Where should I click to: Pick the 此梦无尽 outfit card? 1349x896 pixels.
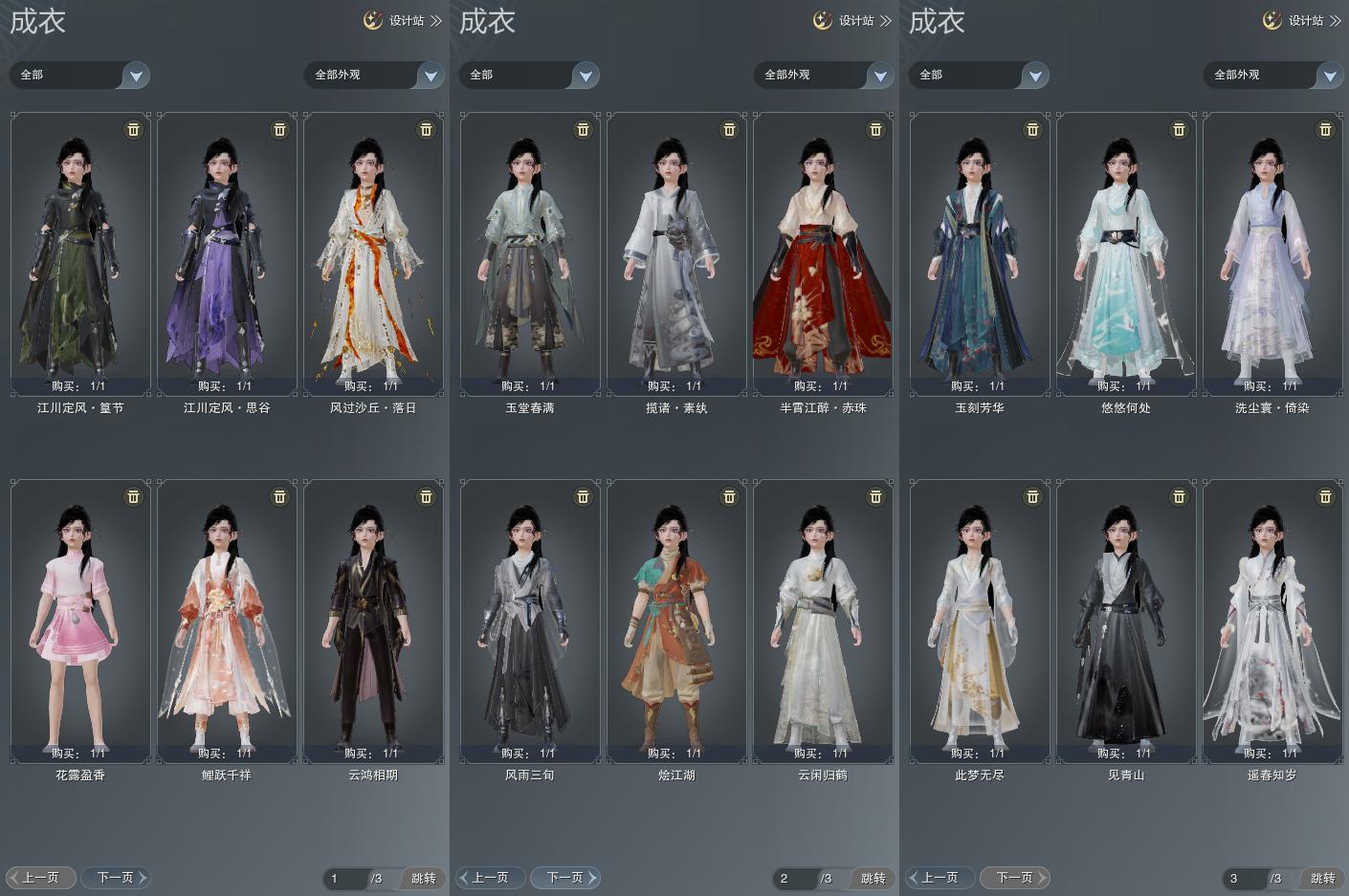[x=980, y=622]
